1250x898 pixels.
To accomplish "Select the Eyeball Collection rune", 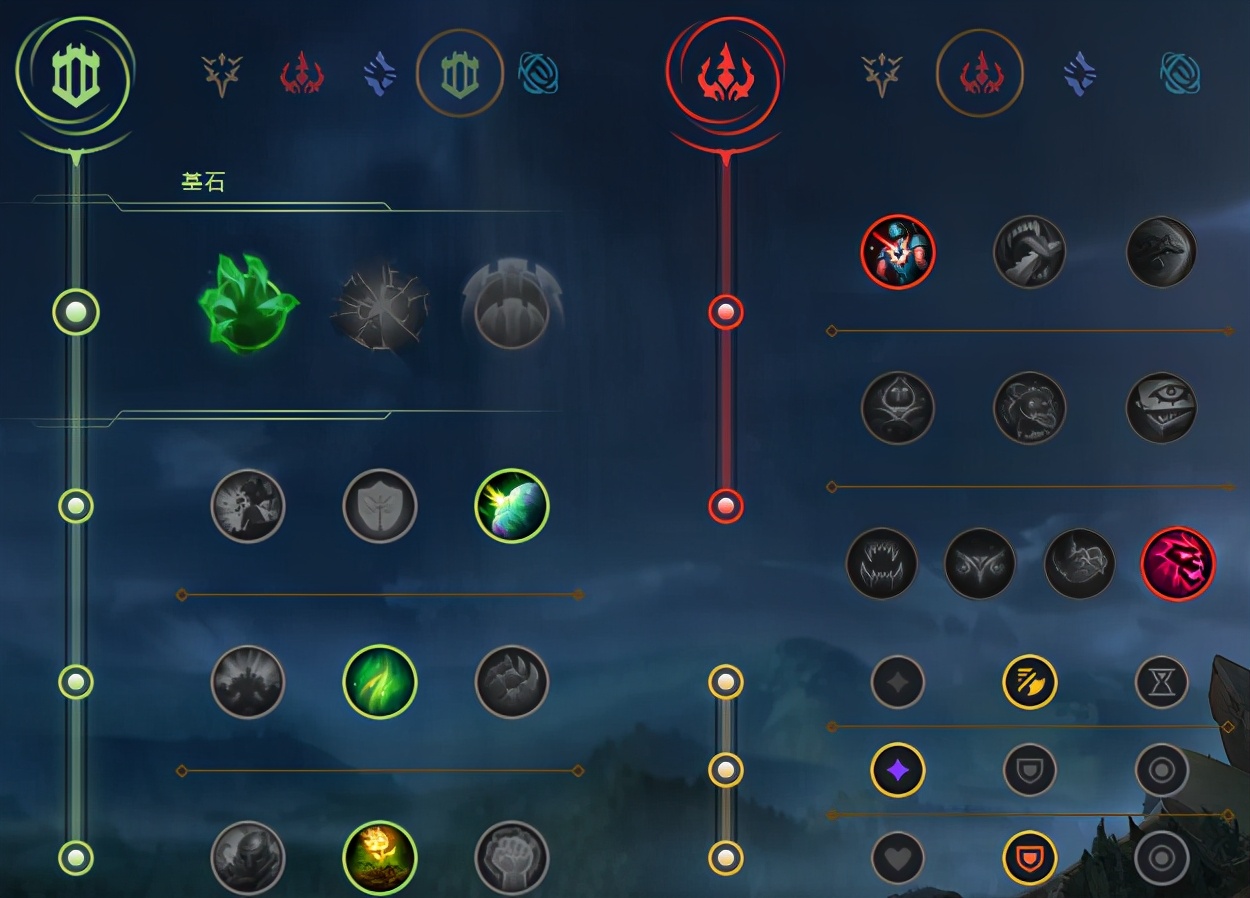I will click(1161, 408).
